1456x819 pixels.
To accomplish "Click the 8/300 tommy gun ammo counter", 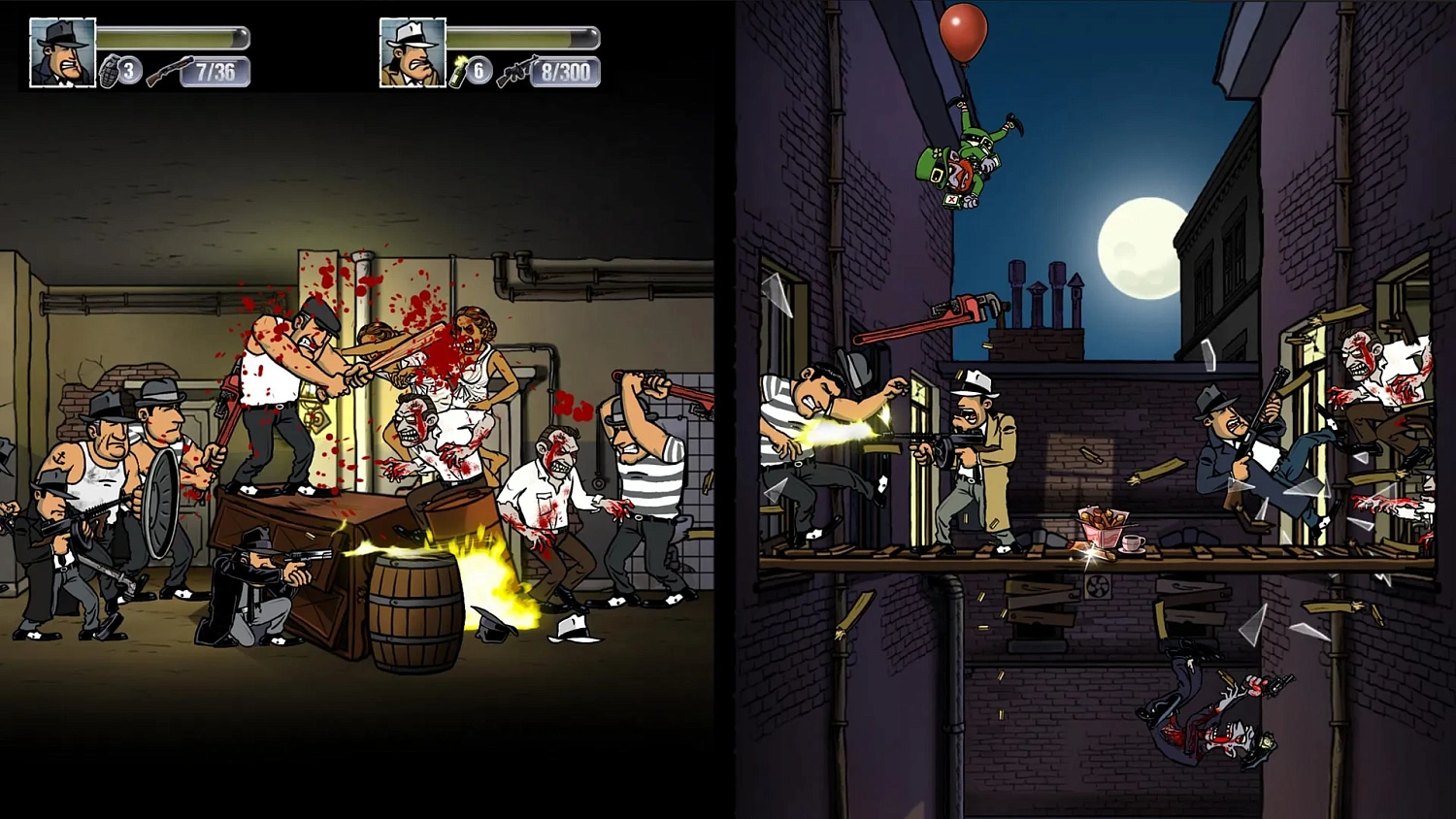I will [x=565, y=71].
